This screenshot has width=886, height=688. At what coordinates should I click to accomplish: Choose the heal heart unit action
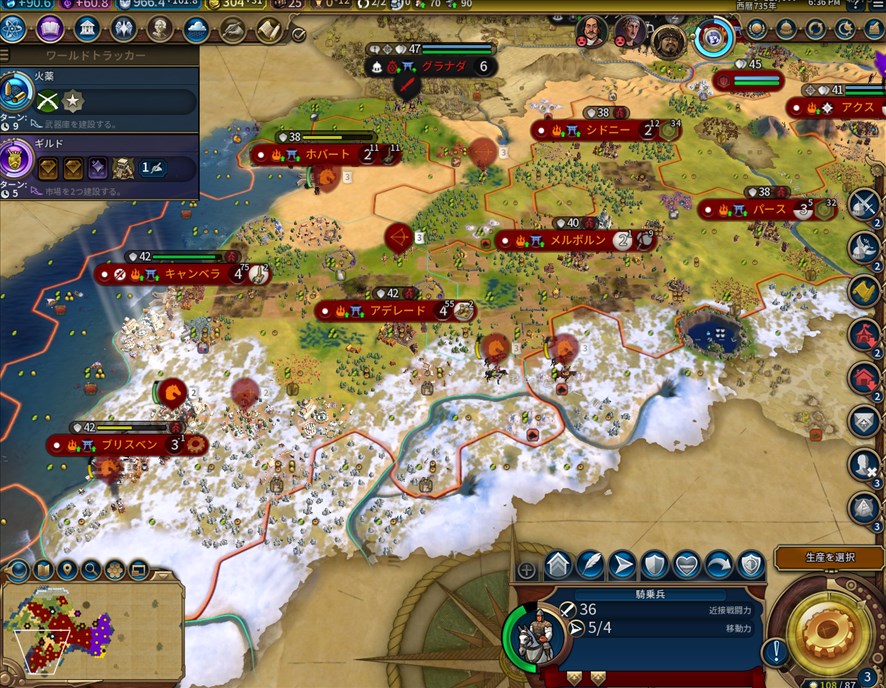coord(686,567)
